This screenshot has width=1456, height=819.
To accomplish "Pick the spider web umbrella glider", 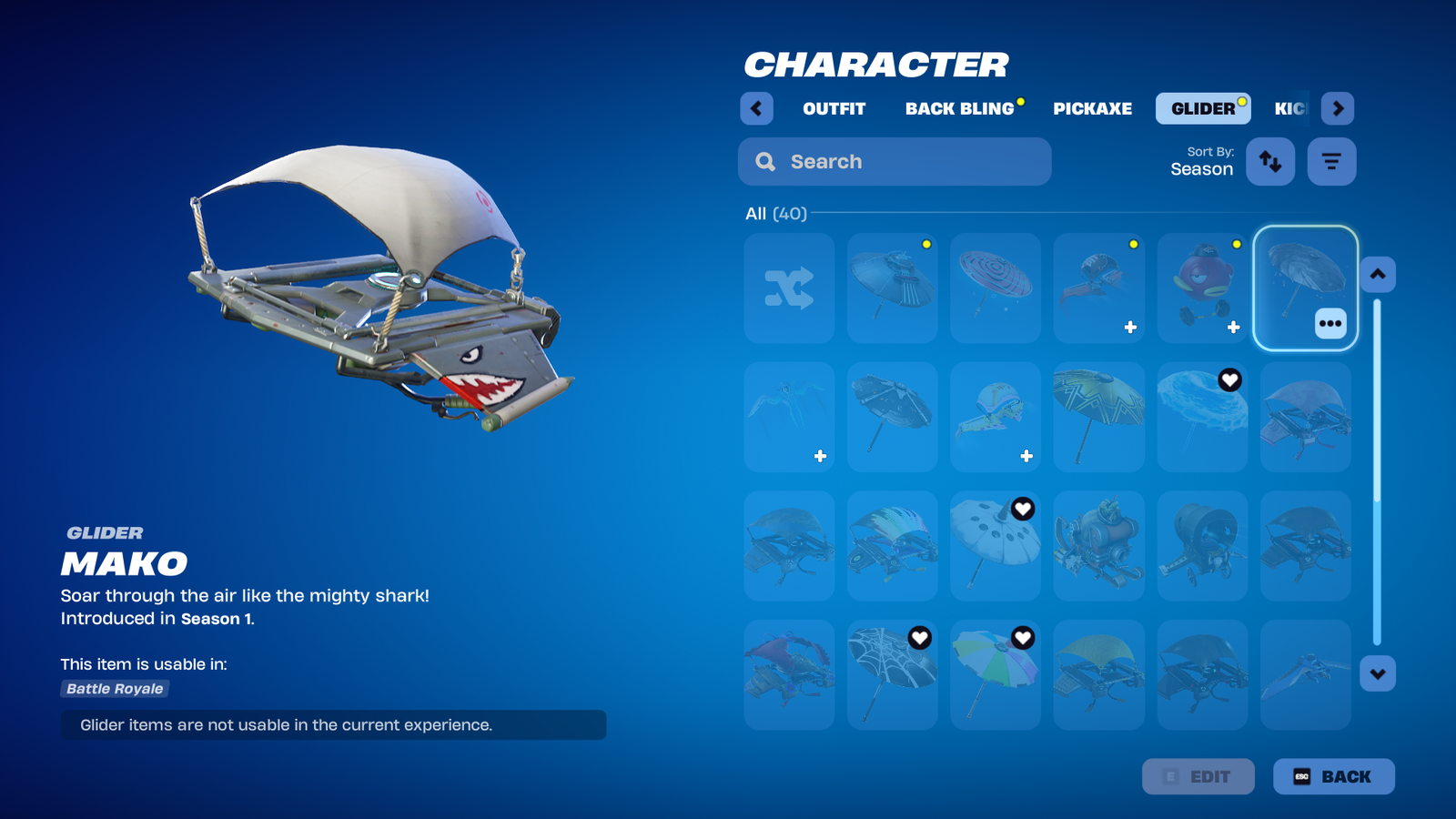I will click(892, 674).
